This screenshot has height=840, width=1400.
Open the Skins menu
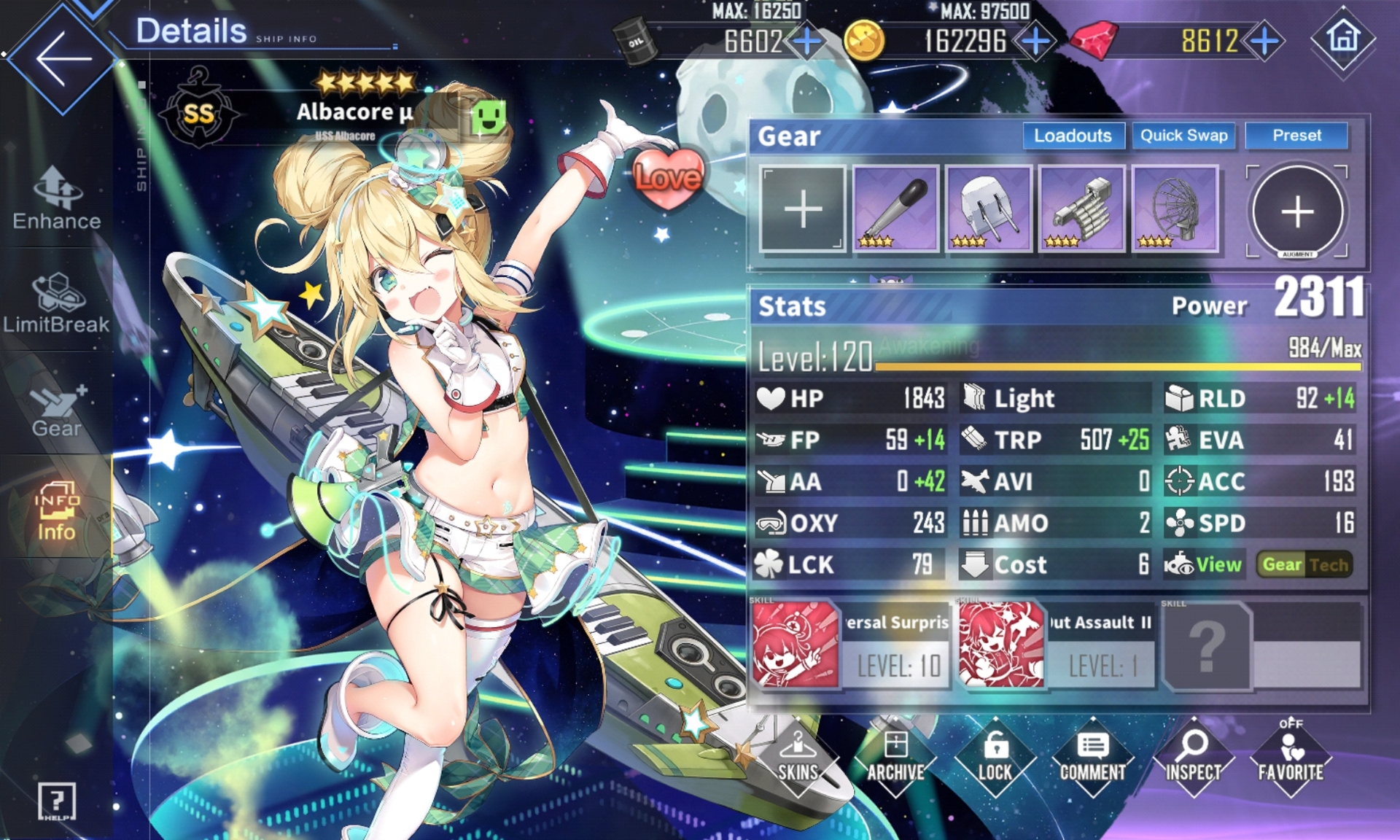pos(798,758)
